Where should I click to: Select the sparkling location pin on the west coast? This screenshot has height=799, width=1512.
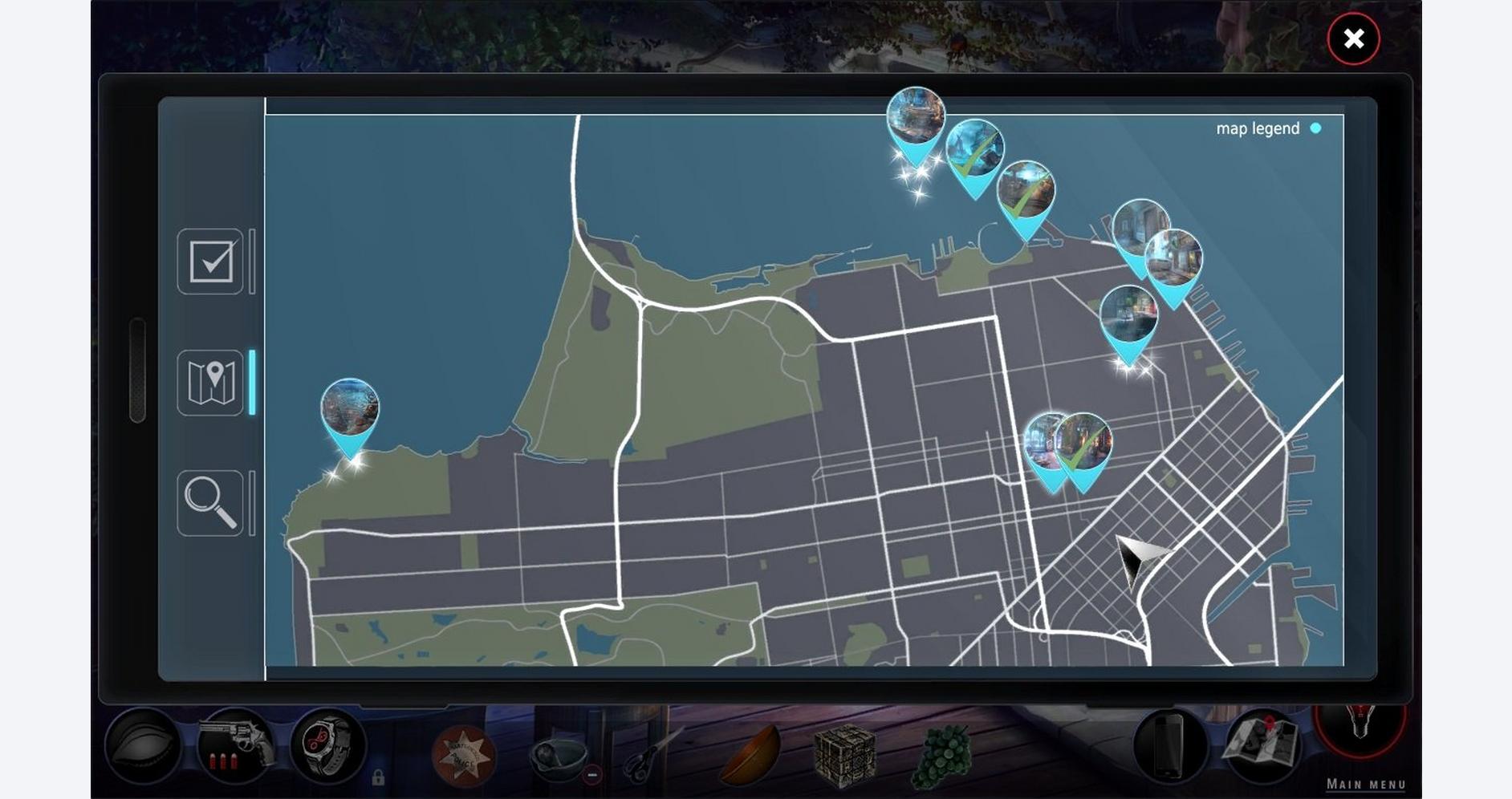(350, 411)
